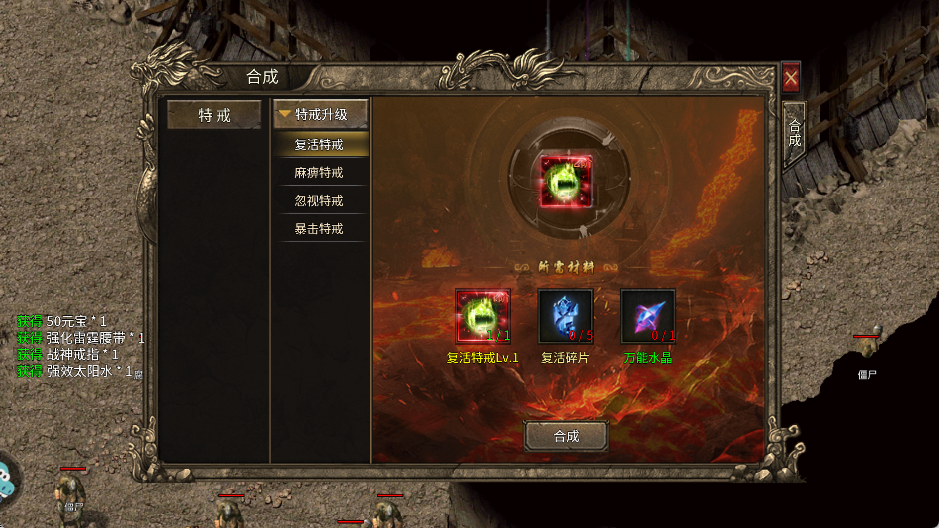Close the 合成 window with the red X
This screenshot has height=528, width=939.
[x=791, y=77]
